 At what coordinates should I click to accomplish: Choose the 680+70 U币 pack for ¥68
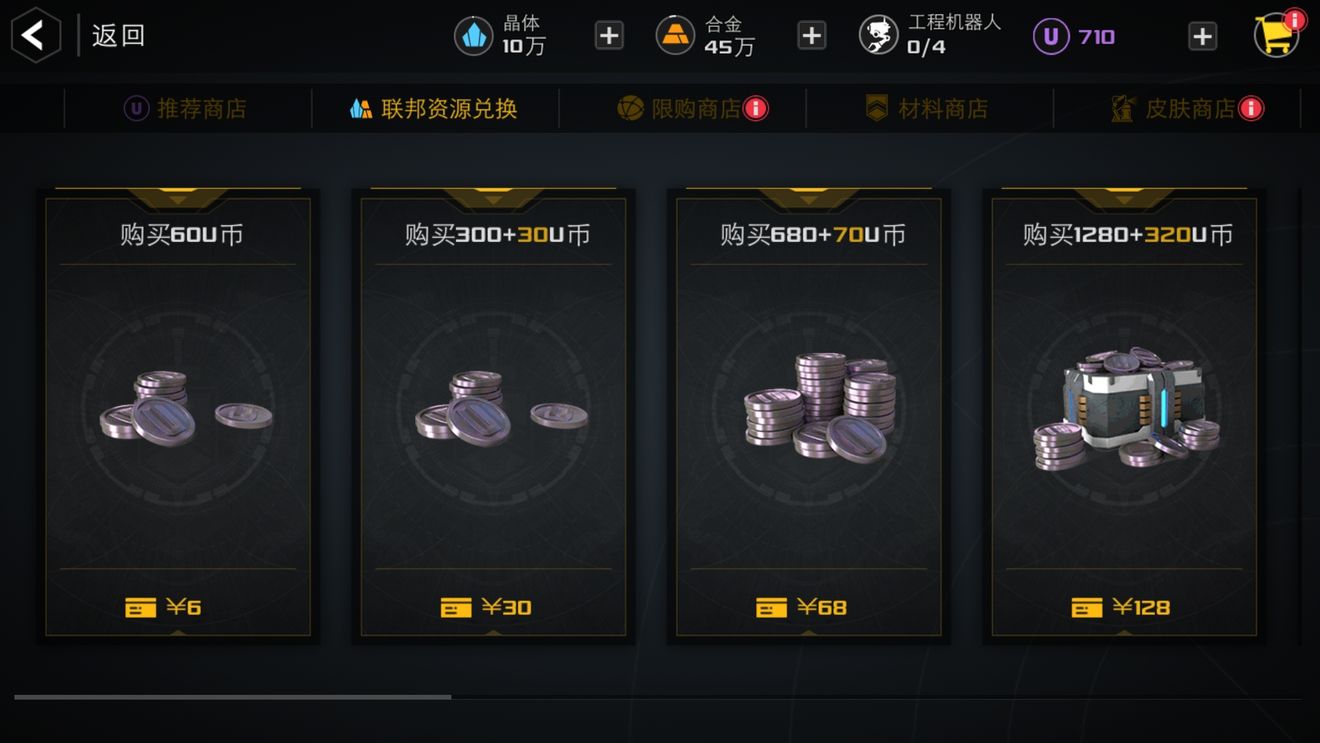809,415
